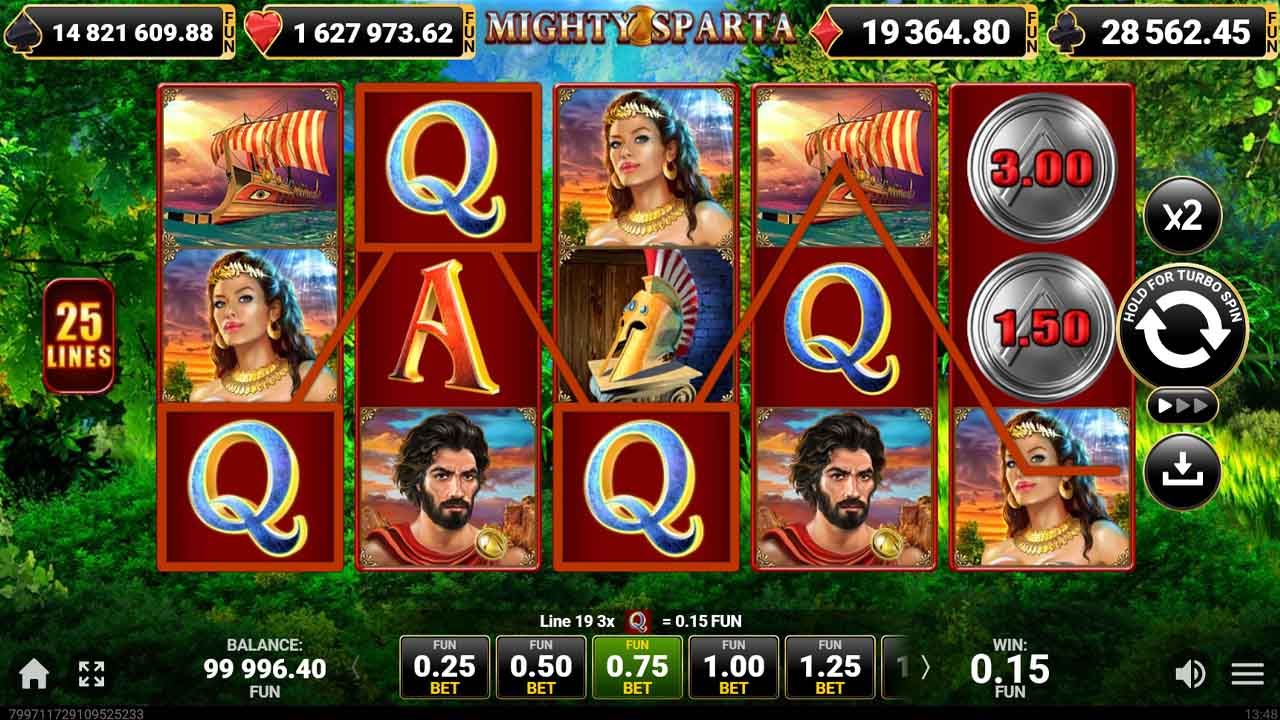
Task: Click the spade jackpot counter
Action: (x=120, y=31)
